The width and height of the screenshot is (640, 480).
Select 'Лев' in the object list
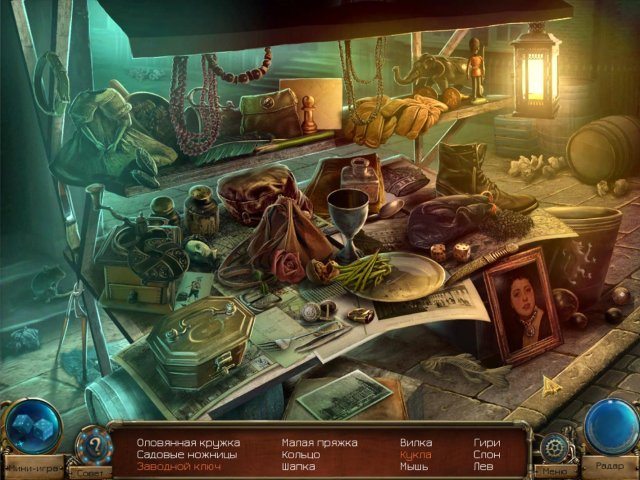click(x=483, y=466)
